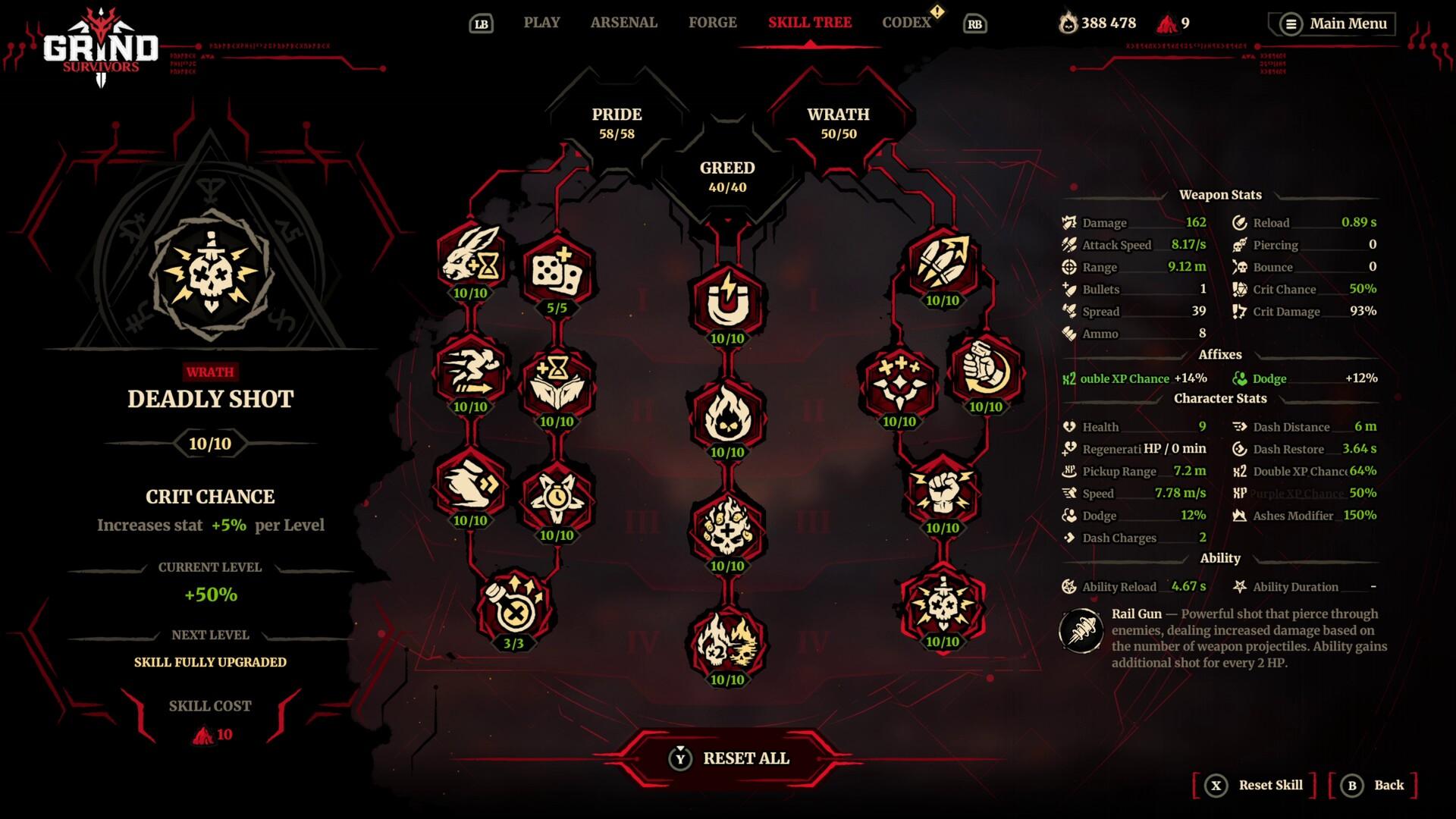Click the pentagram clock skill in Pride tree
Image resolution: width=1456 pixels, height=819 pixels.
(x=559, y=497)
